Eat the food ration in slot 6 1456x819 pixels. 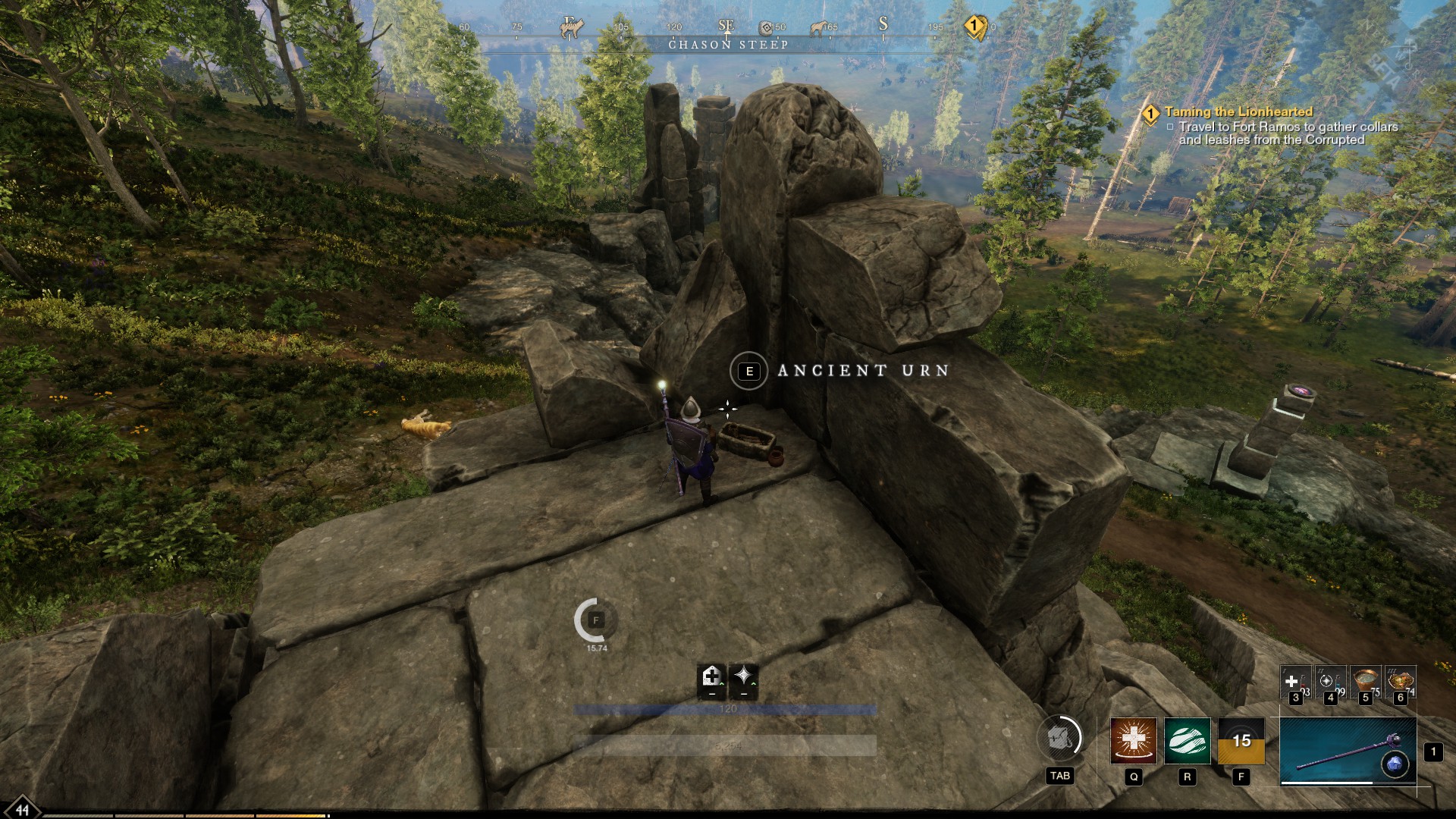pos(1400,680)
